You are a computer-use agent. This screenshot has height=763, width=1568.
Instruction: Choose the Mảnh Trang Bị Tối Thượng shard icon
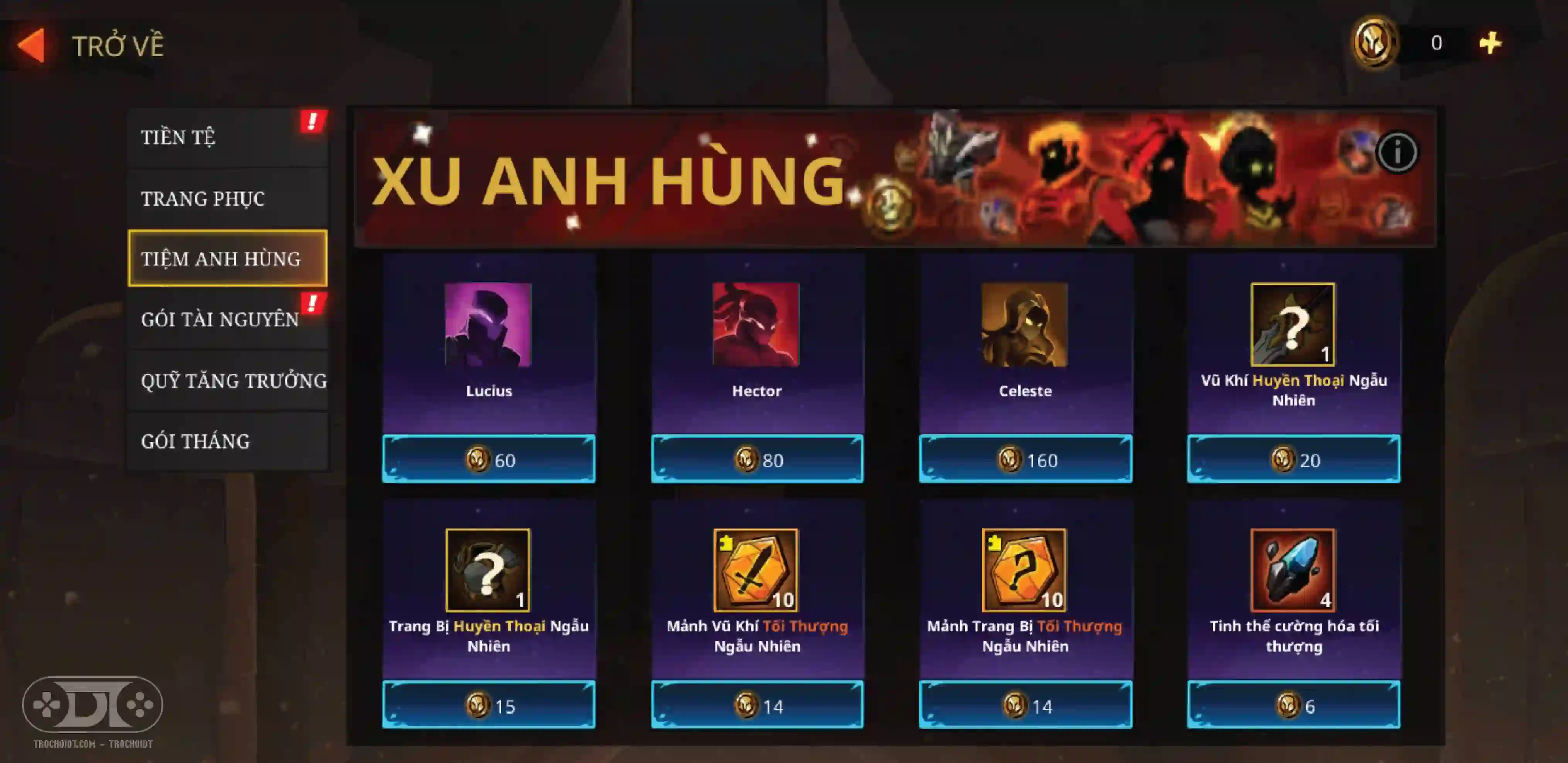[x=1024, y=570]
